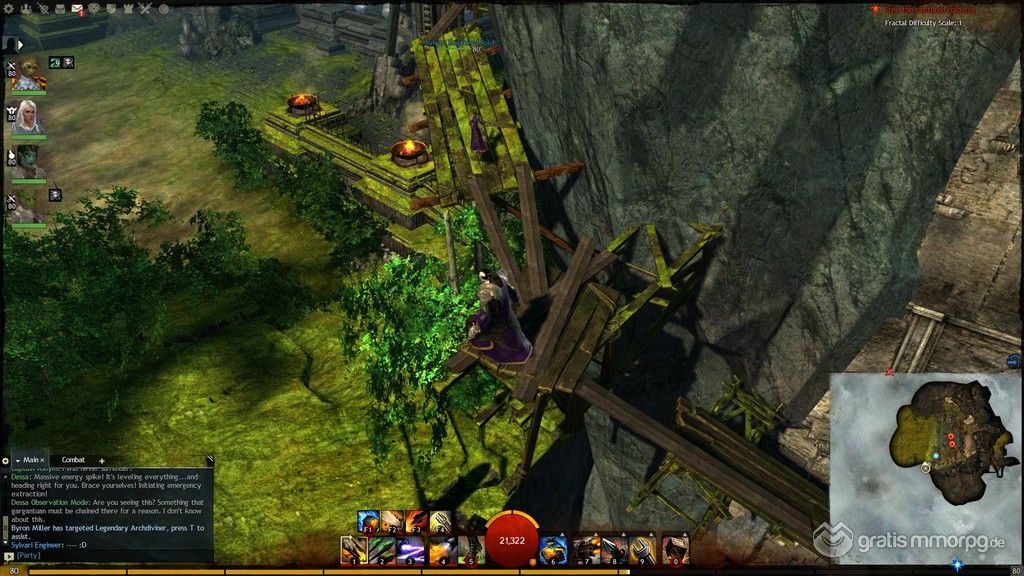Image resolution: width=1024 pixels, height=576 pixels.
Task: Use the F3 toolbelt skill
Action: (x=417, y=521)
